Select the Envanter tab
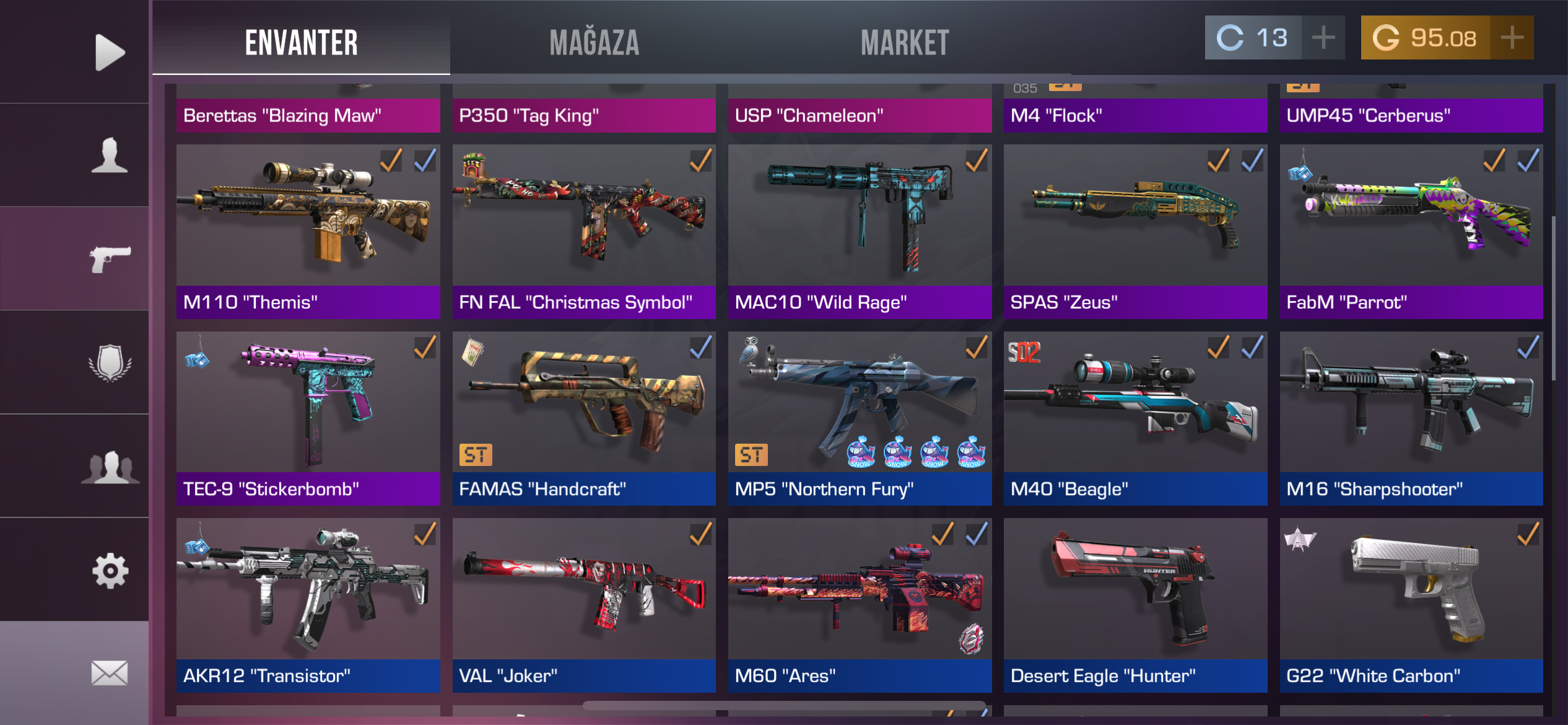Viewport: 1568px width, 725px height. point(302,42)
